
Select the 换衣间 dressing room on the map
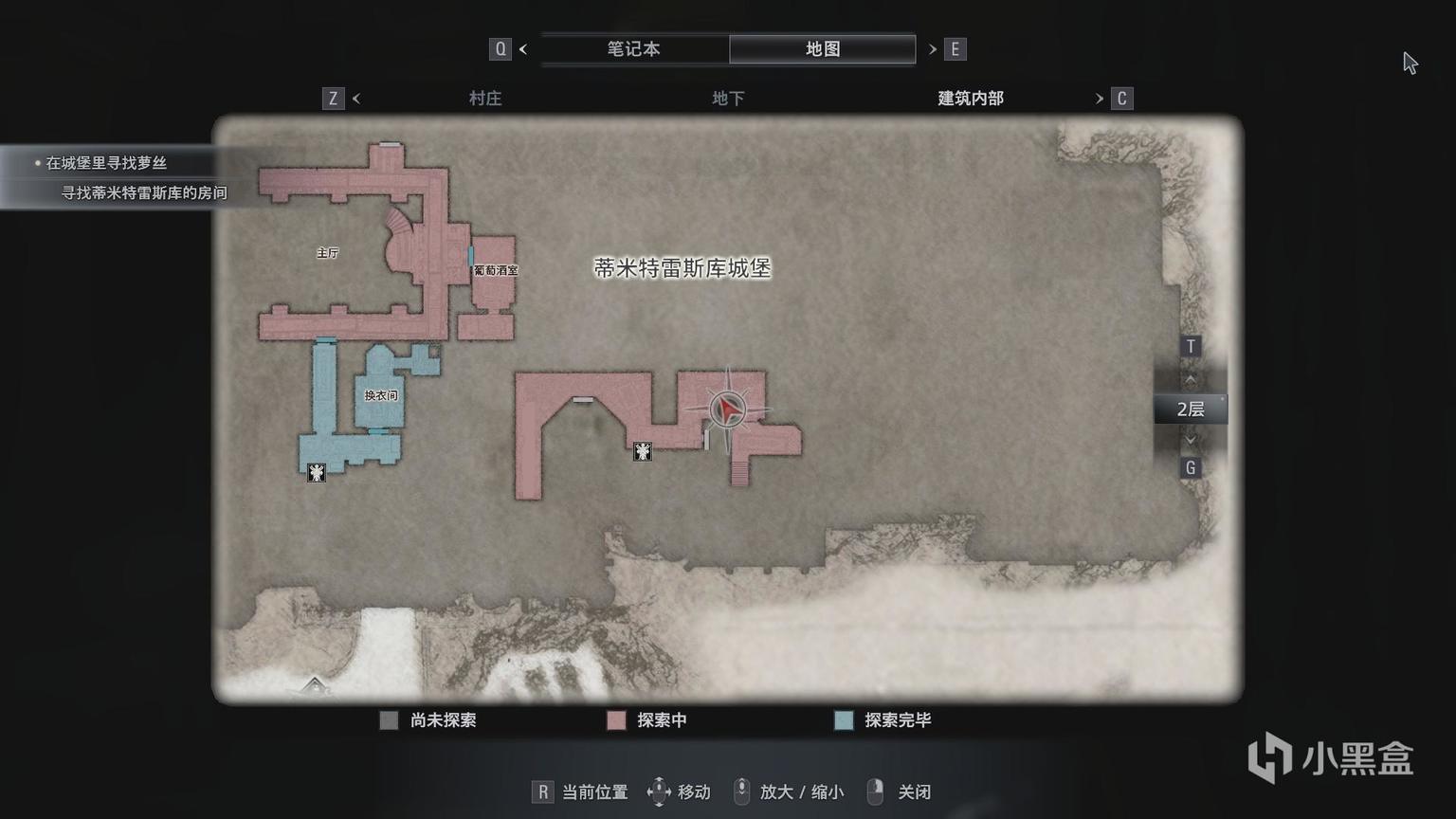click(x=381, y=395)
